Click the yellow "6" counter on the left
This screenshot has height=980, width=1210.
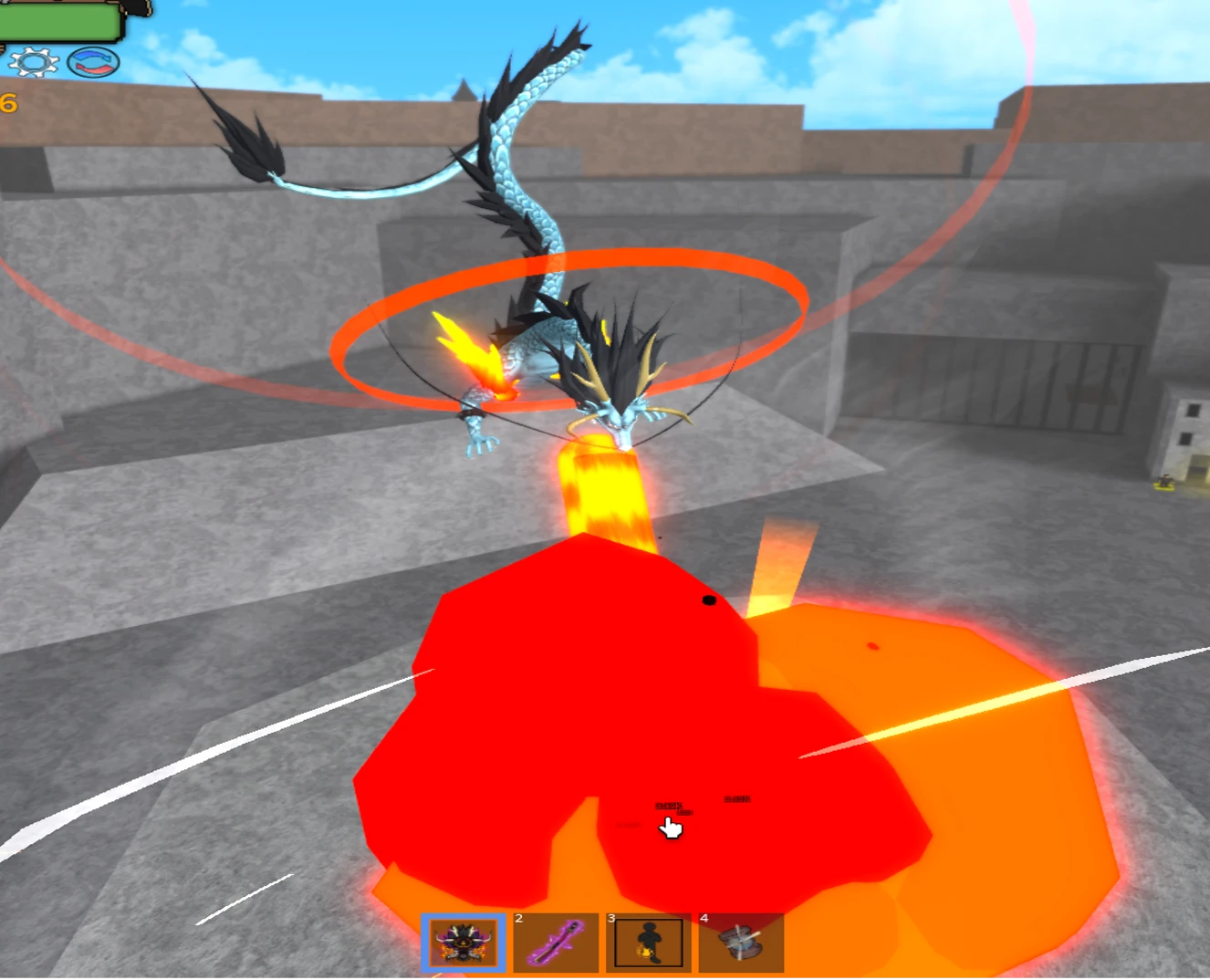[x=7, y=103]
